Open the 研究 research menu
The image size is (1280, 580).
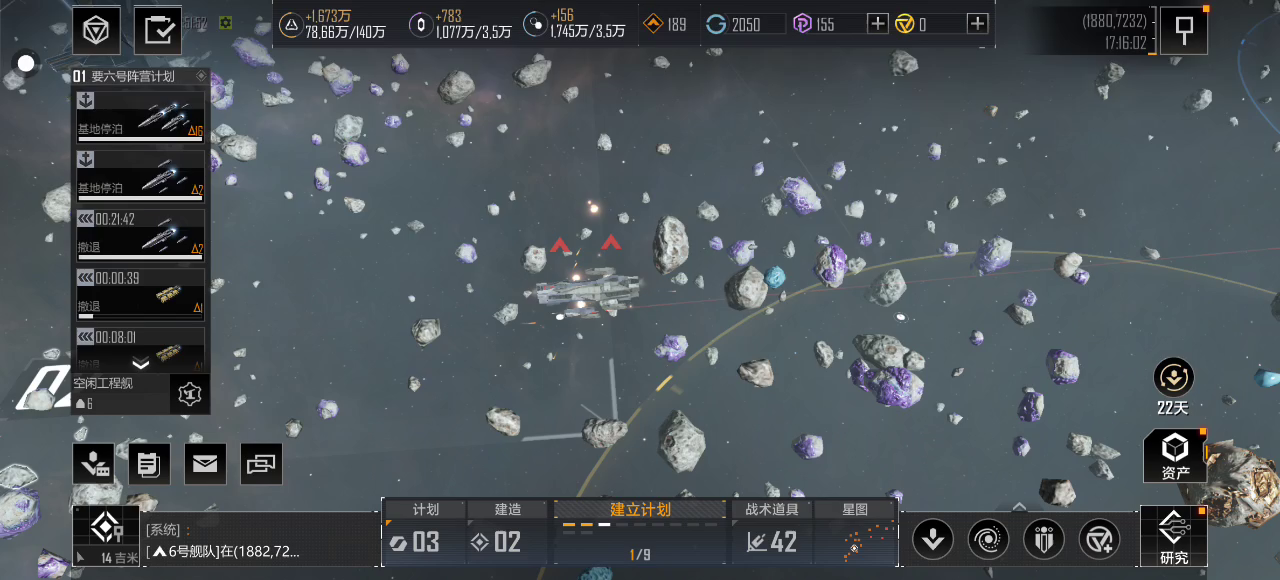tap(1174, 536)
